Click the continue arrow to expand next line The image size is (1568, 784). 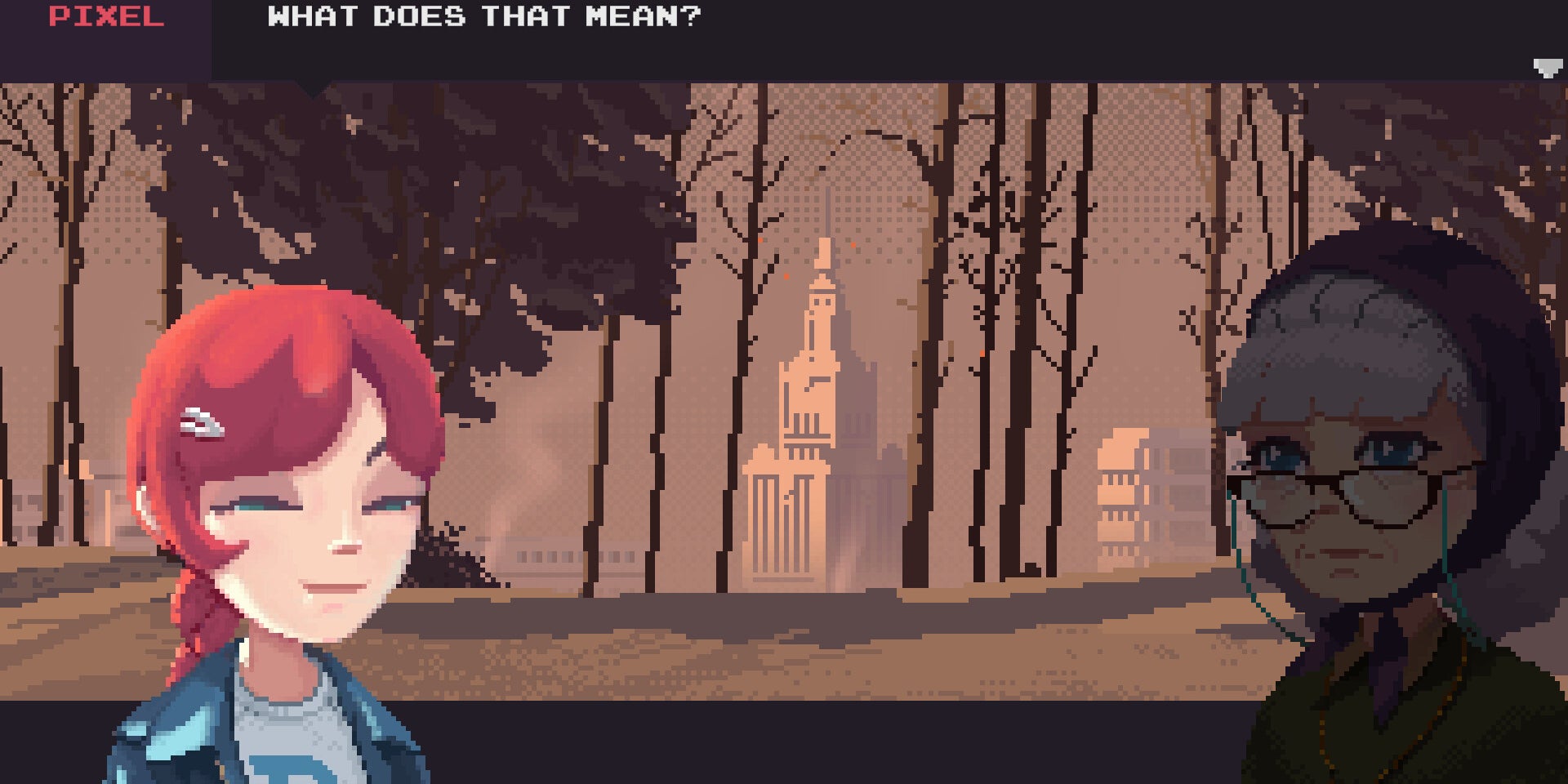click(x=1546, y=69)
